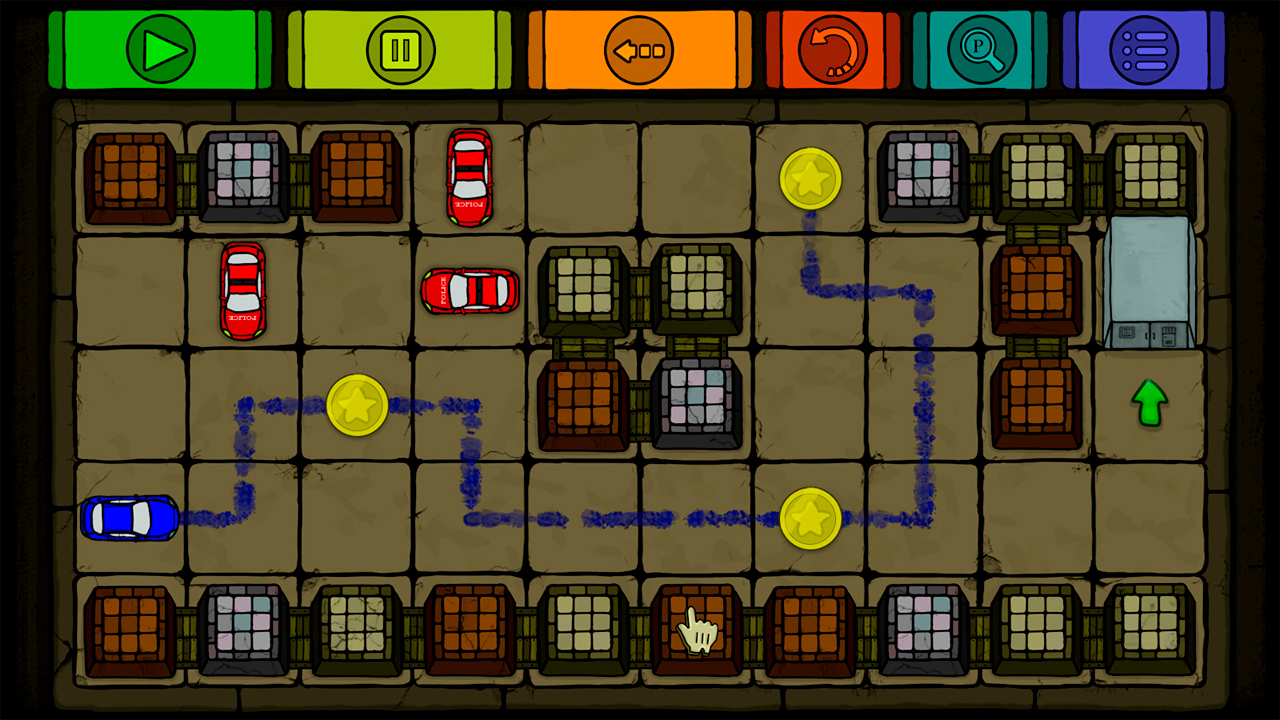This screenshot has height=720, width=1280.
Task: Select the police car in the top row
Action: [469, 176]
